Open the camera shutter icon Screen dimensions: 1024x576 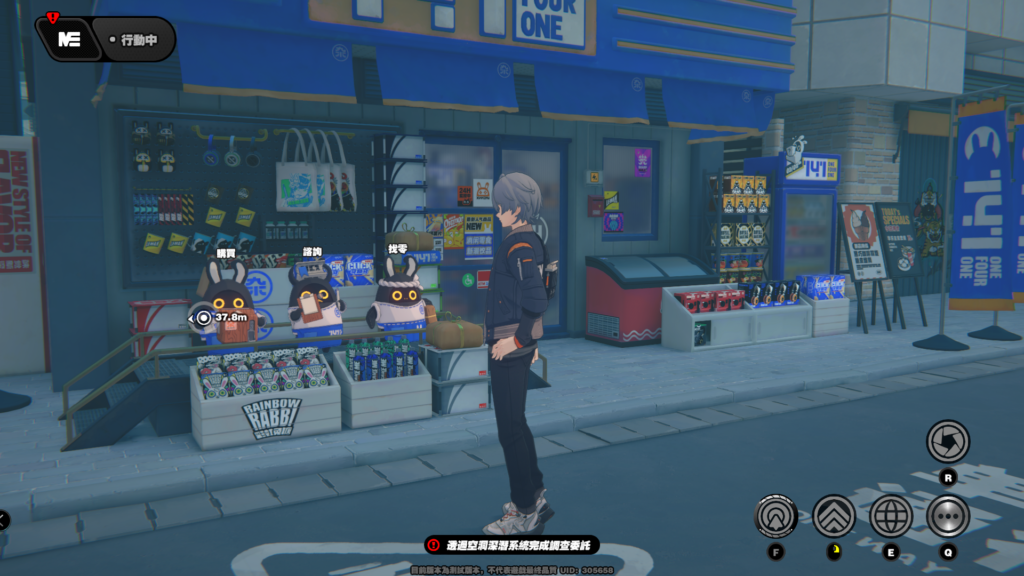(x=947, y=440)
